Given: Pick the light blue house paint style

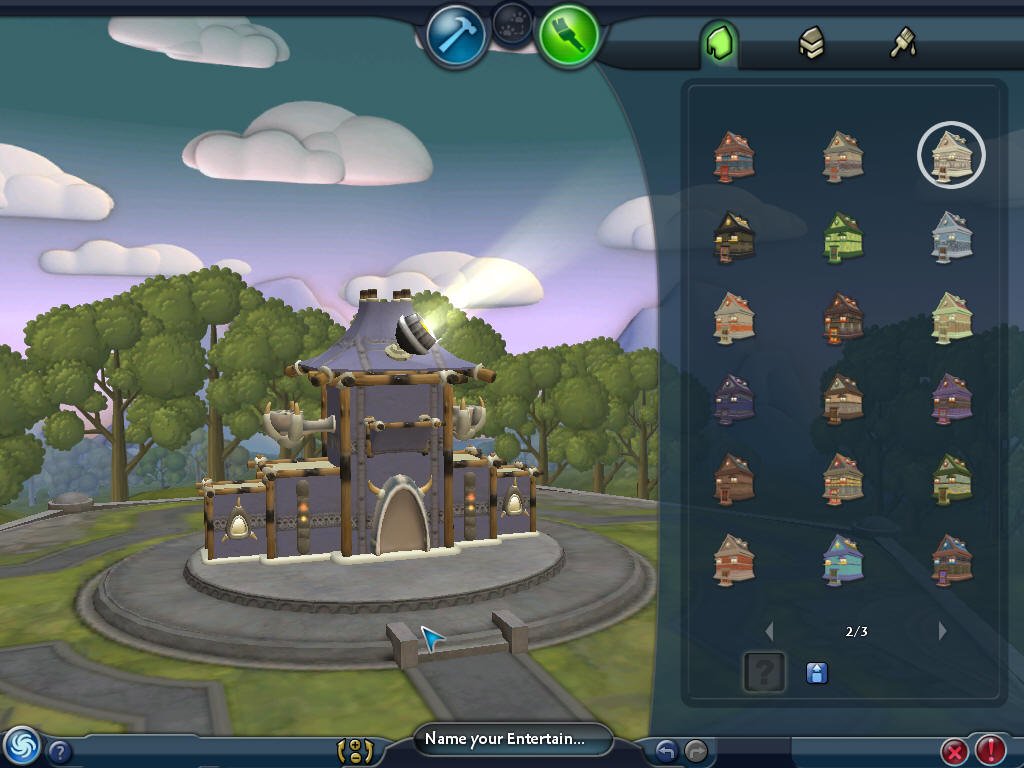Looking at the screenshot, I should click(x=951, y=237).
